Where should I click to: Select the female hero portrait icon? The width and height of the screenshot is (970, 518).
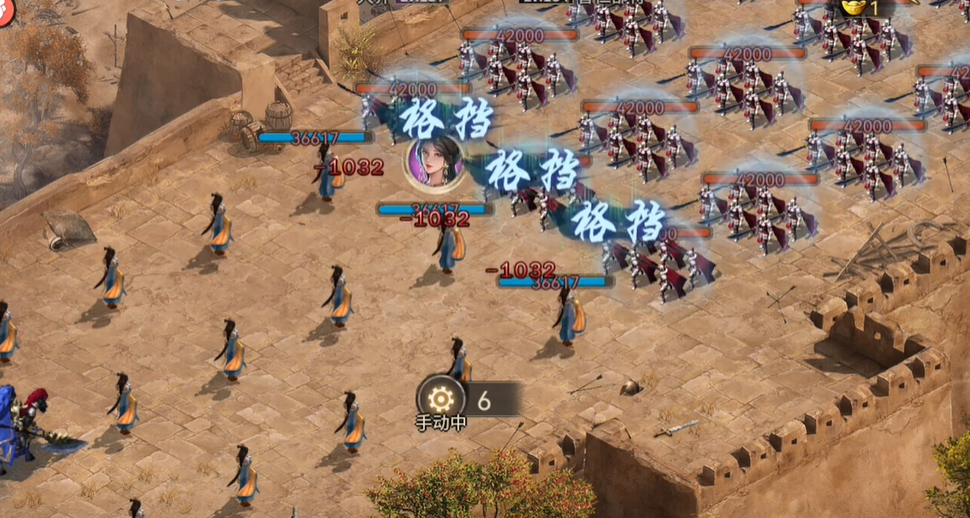point(435,161)
